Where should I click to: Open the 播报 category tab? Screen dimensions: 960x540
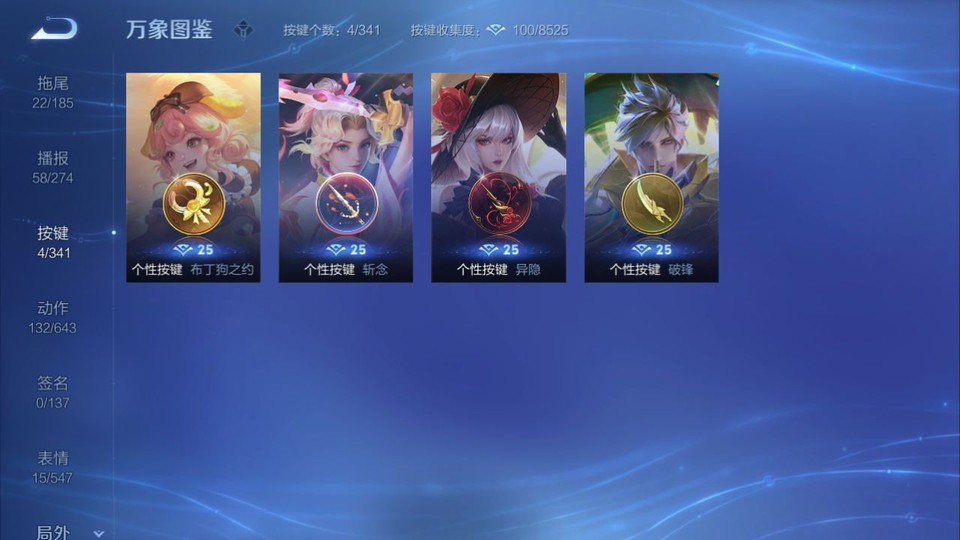(x=54, y=166)
